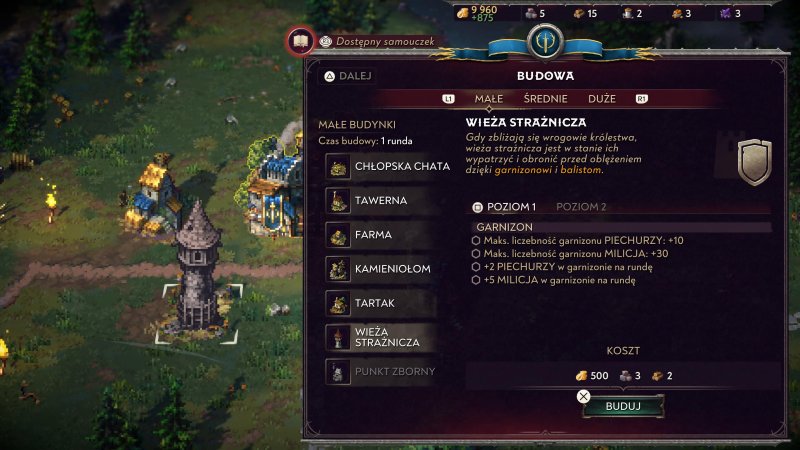Image resolution: width=800 pixels, height=450 pixels.
Task: Open the tutorial book icon
Action: [298, 42]
